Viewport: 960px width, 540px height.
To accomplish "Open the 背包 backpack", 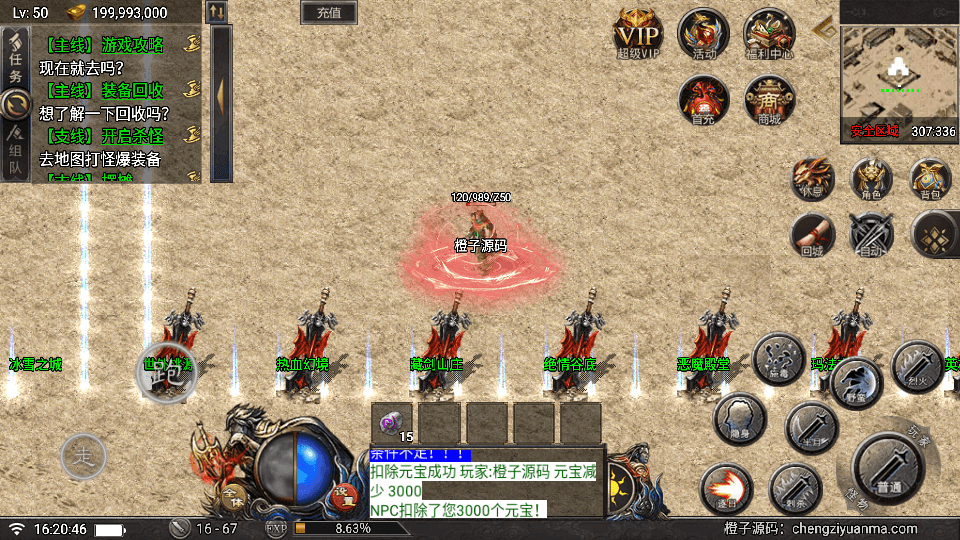I will [930, 179].
